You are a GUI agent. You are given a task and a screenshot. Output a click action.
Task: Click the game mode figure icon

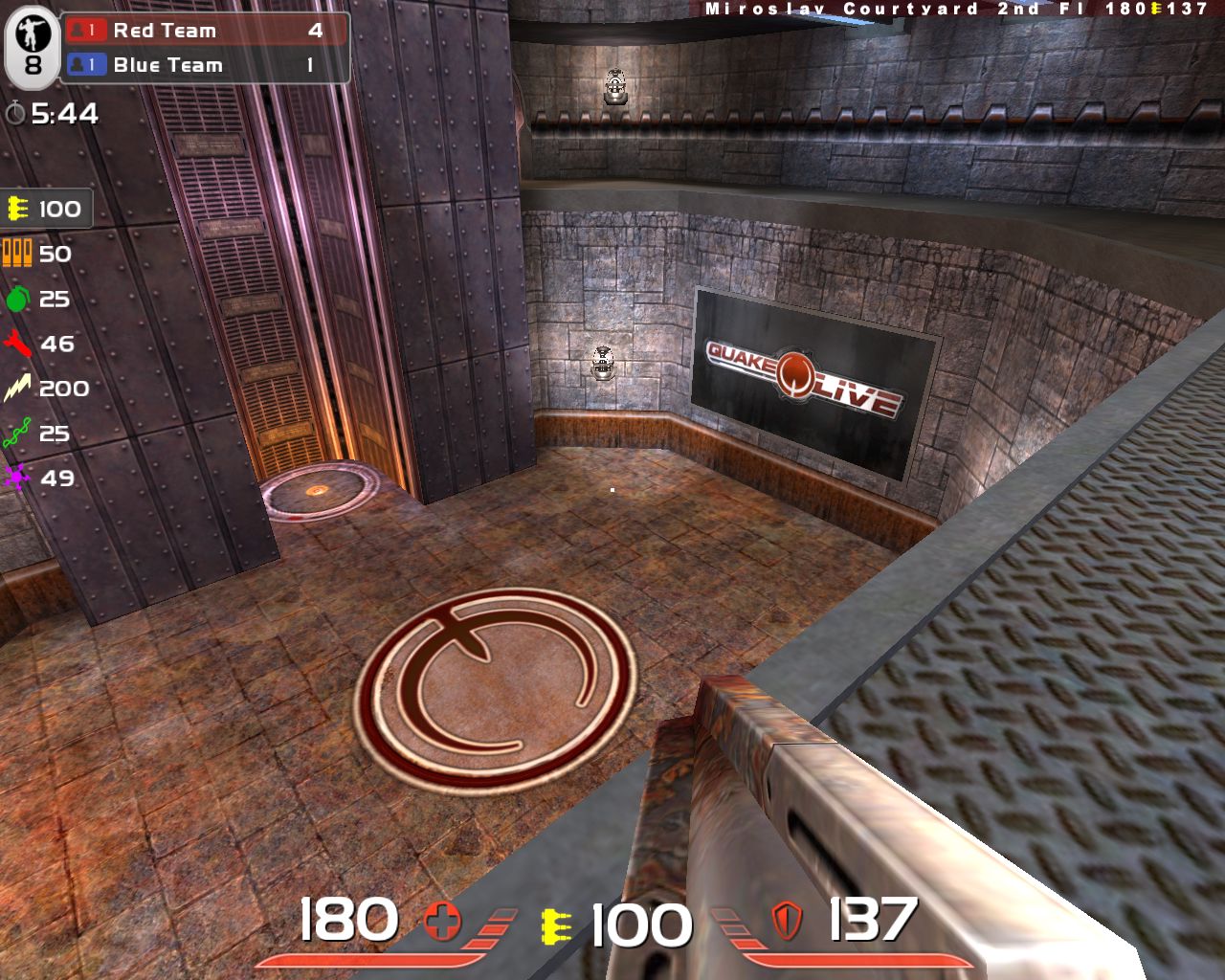tap(33, 36)
